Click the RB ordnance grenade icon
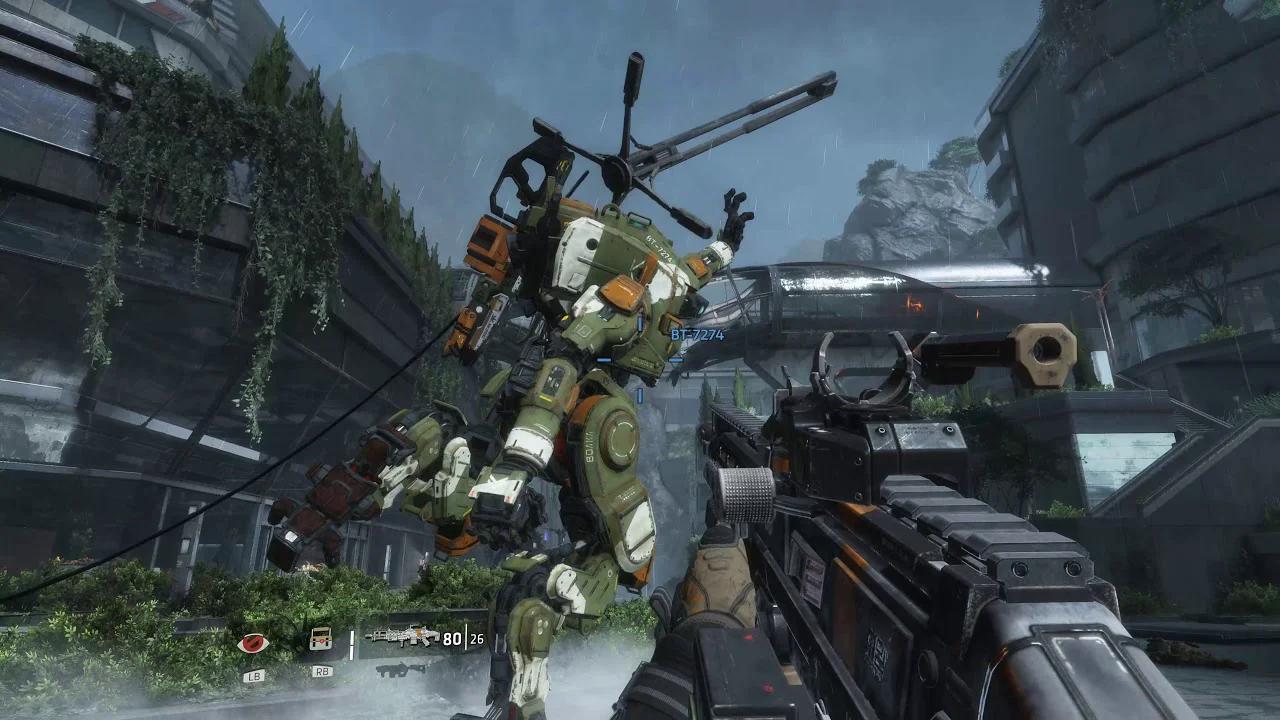Viewport: 1280px width, 720px height. tap(320, 639)
